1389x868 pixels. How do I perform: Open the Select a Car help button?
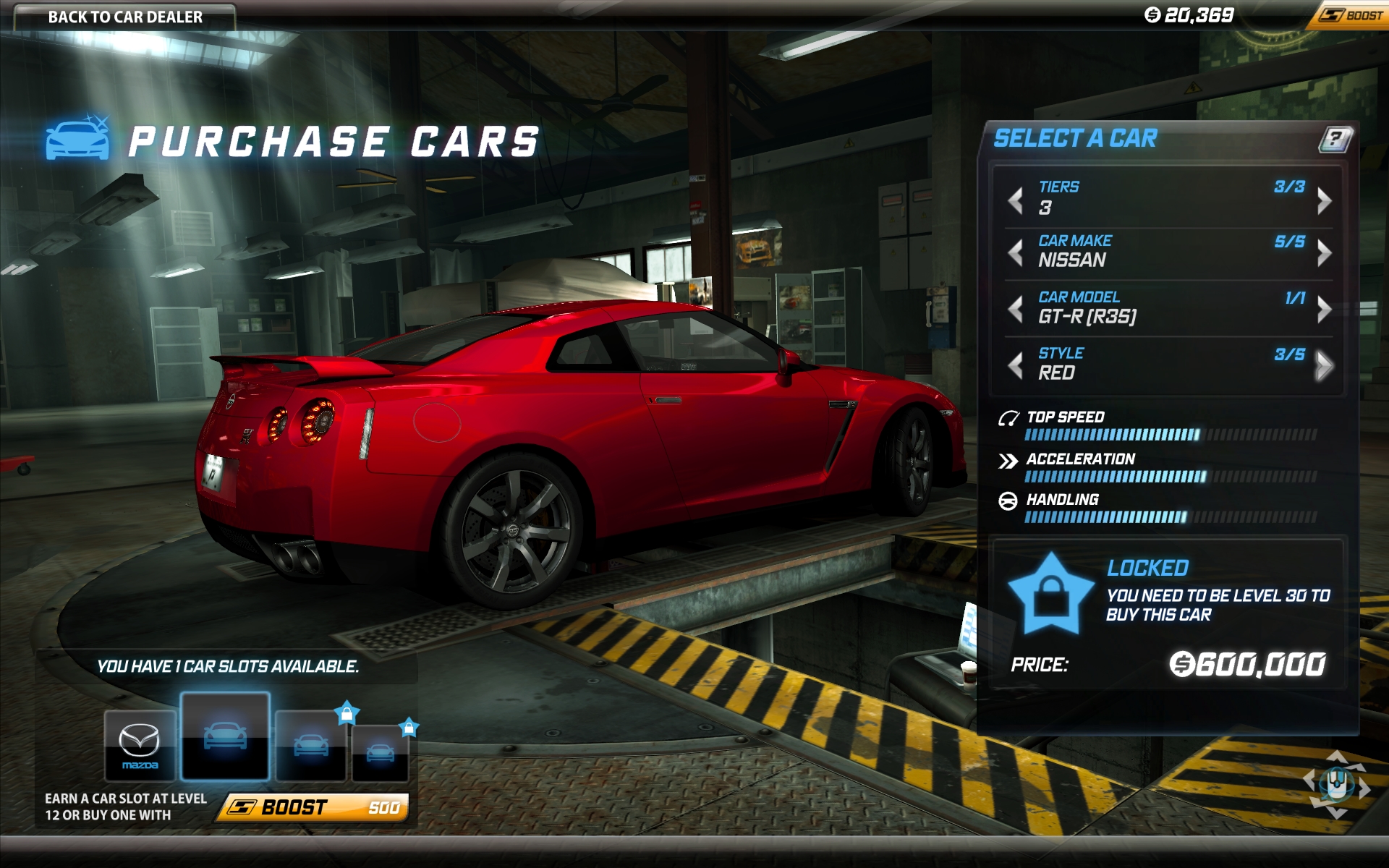click(1335, 138)
